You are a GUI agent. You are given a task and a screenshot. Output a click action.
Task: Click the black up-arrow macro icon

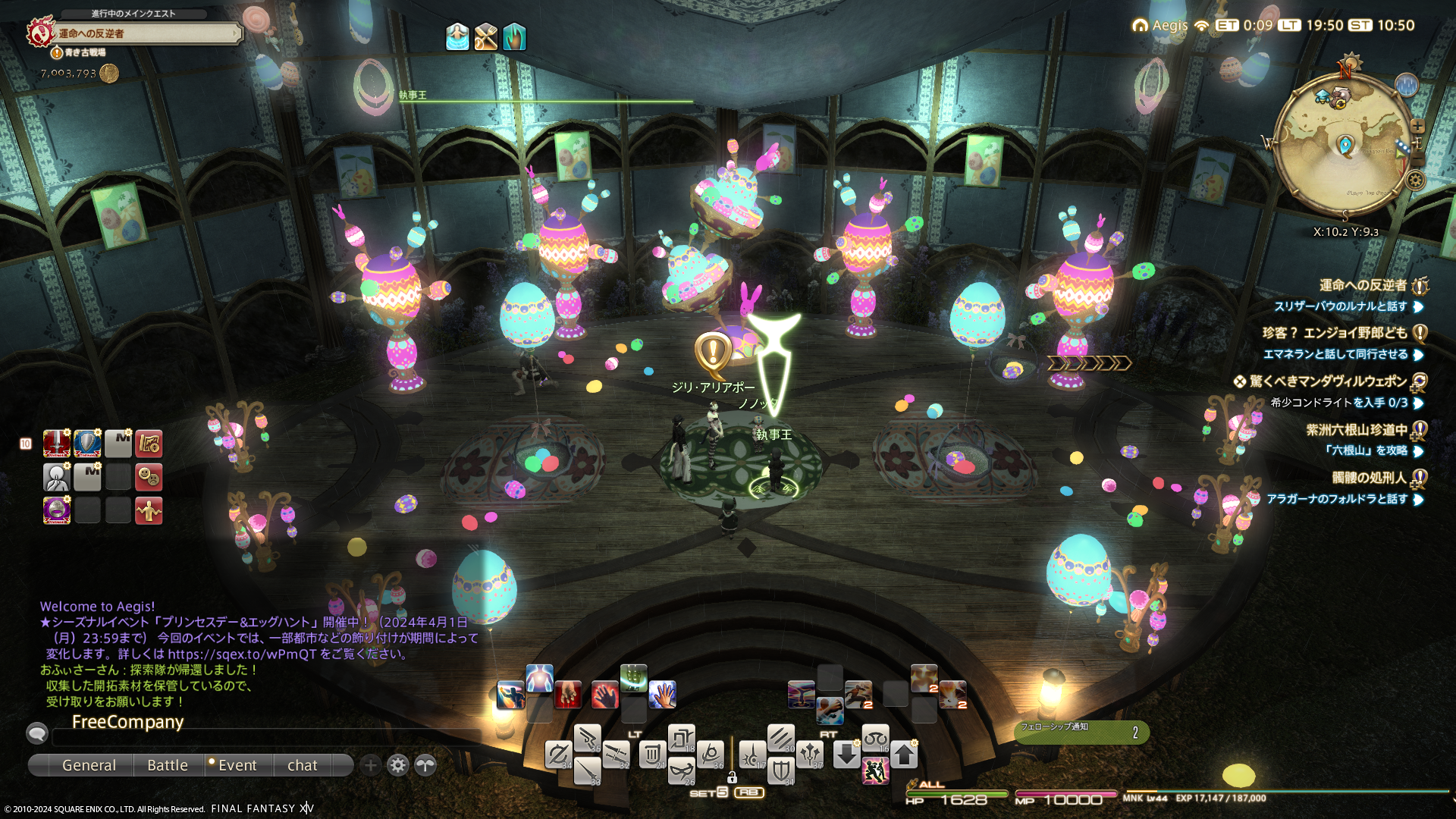coord(904,755)
